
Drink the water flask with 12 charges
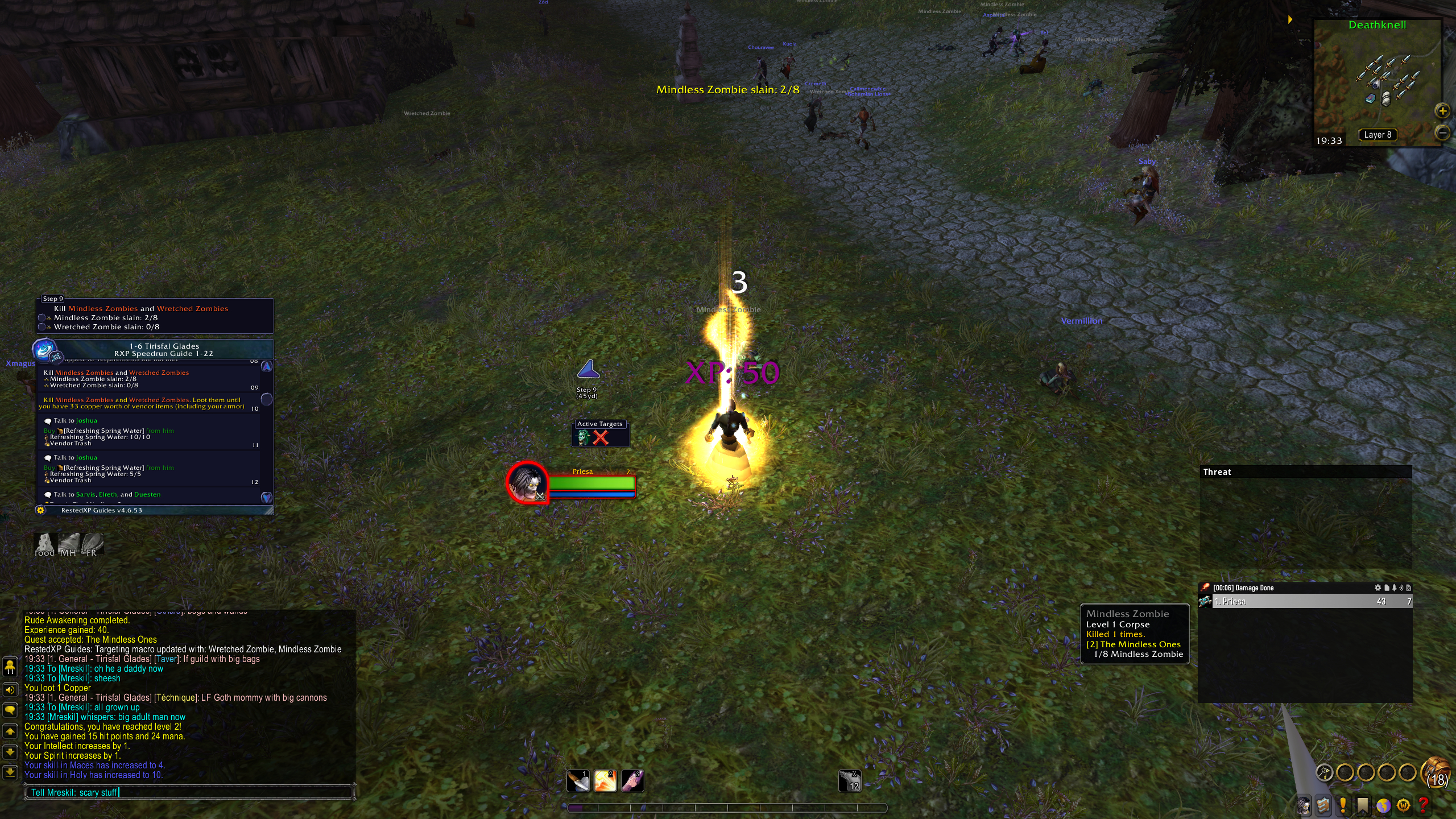tap(850, 781)
